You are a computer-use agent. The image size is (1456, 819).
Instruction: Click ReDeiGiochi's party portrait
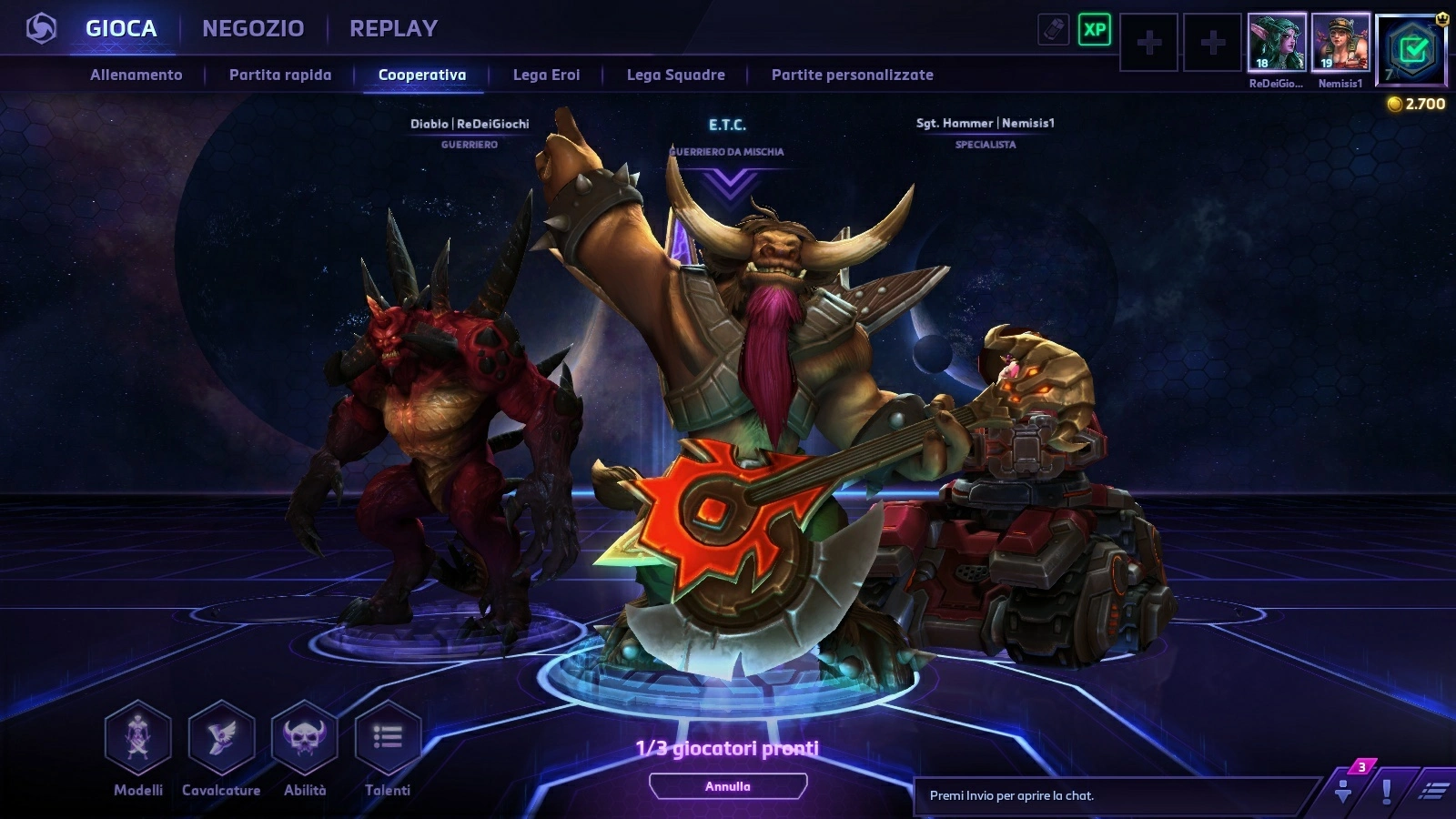click(1277, 42)
